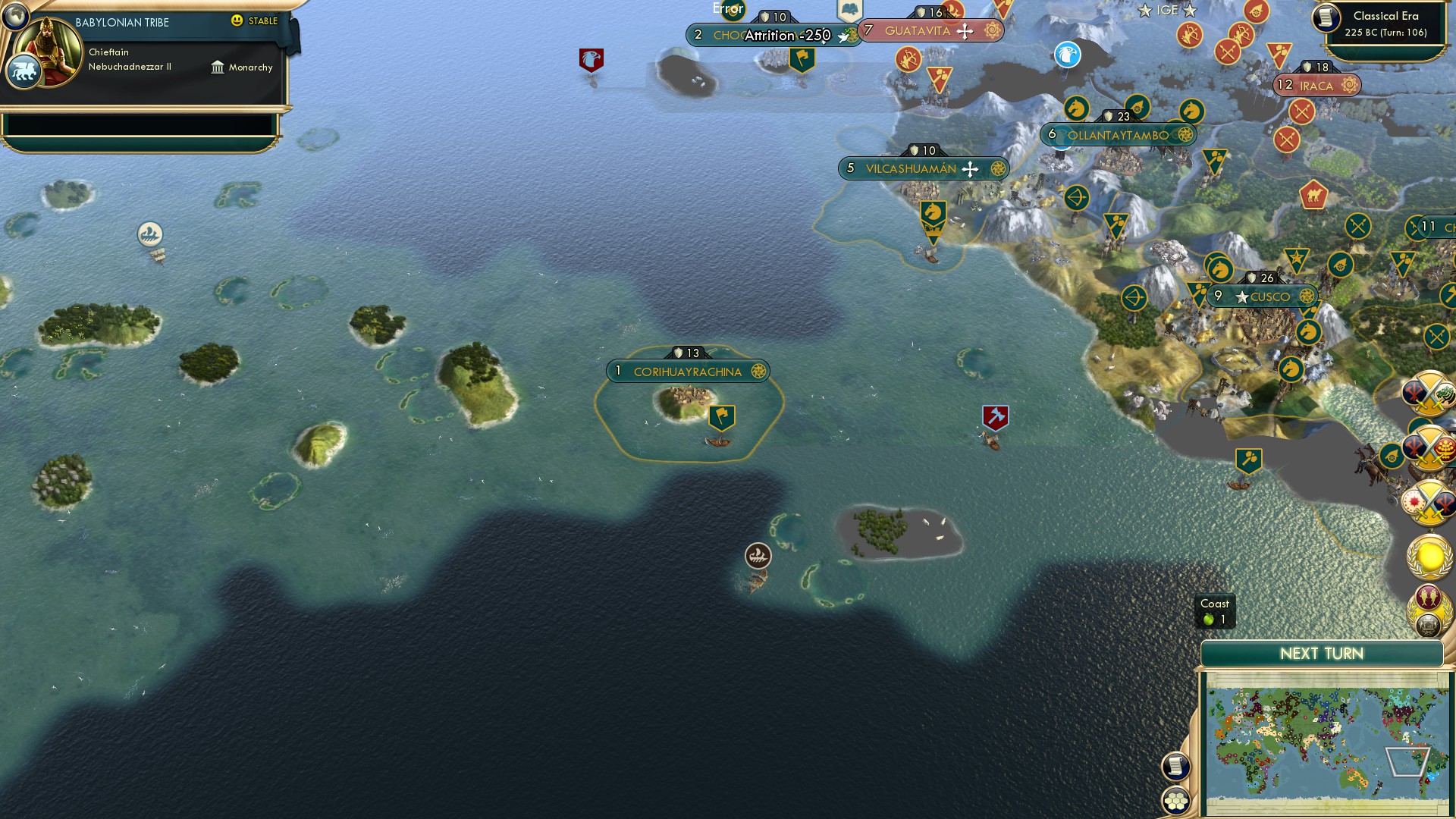Viewport: 1456px width, 819px height.
Task: Select the circular galley icon near the southern island
Action: [758, 555]
